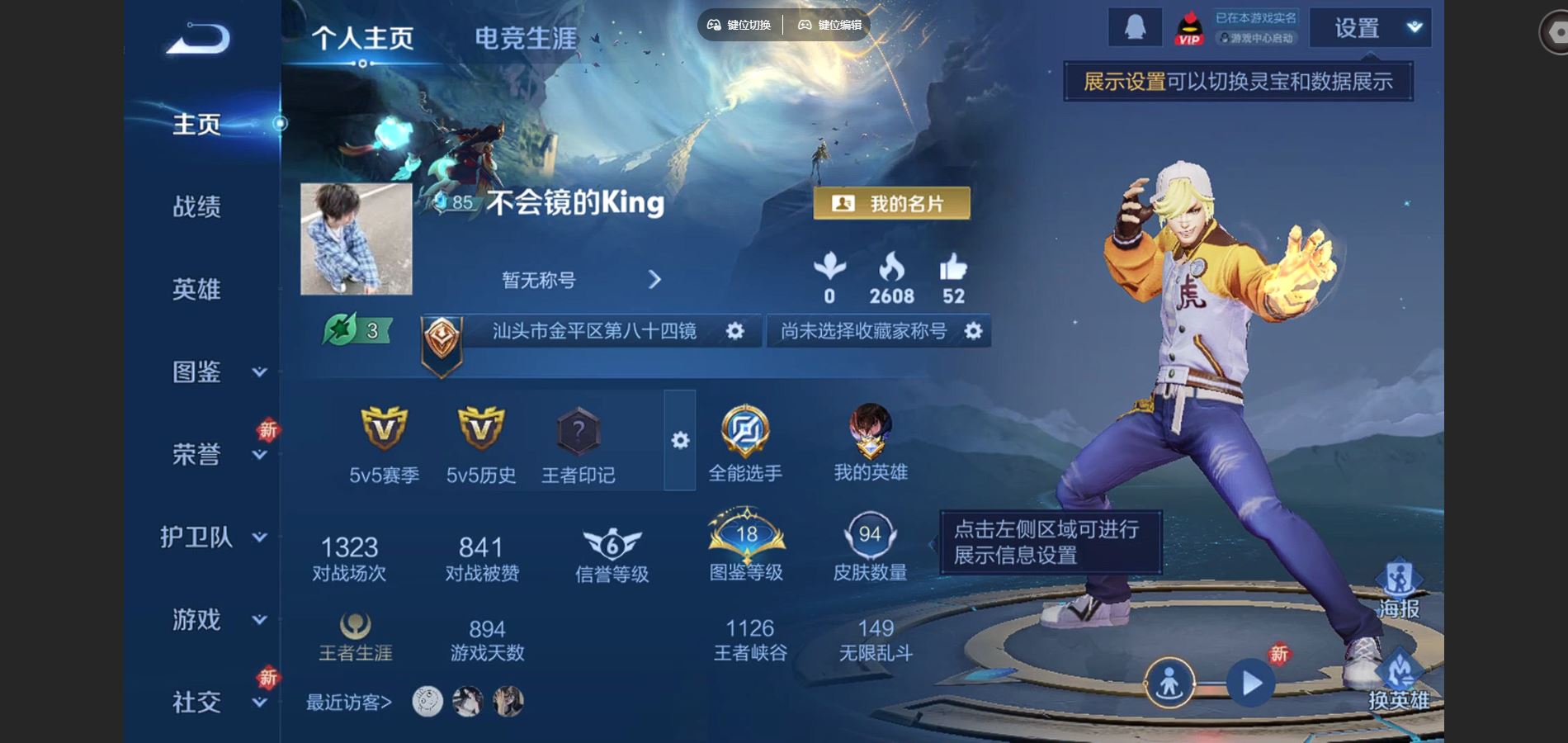Click 键位切换 in the emulator overlay
Screen dimensions: 1568x743
(739, 25)
